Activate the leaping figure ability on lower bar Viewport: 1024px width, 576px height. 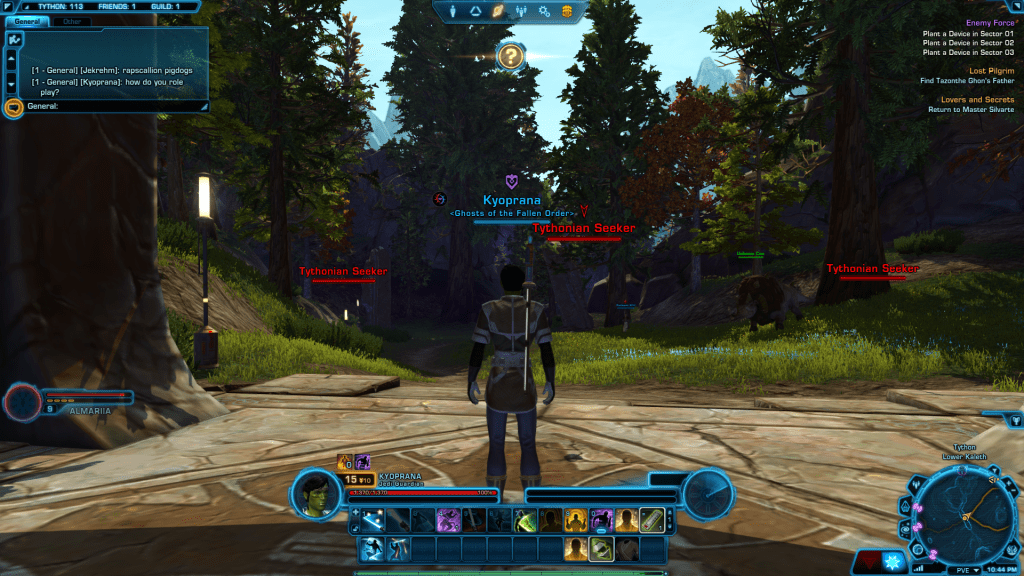[x=371, y=549]
